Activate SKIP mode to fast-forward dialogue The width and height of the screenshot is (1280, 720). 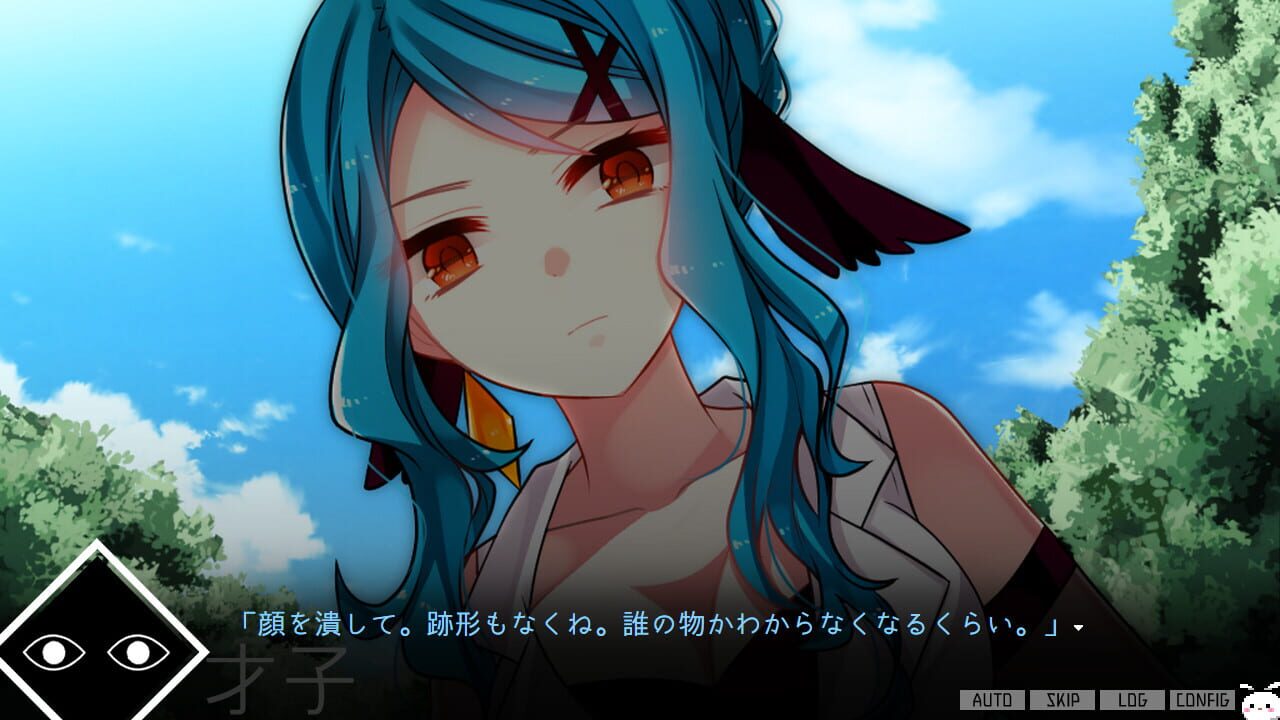click(1060, 700)
